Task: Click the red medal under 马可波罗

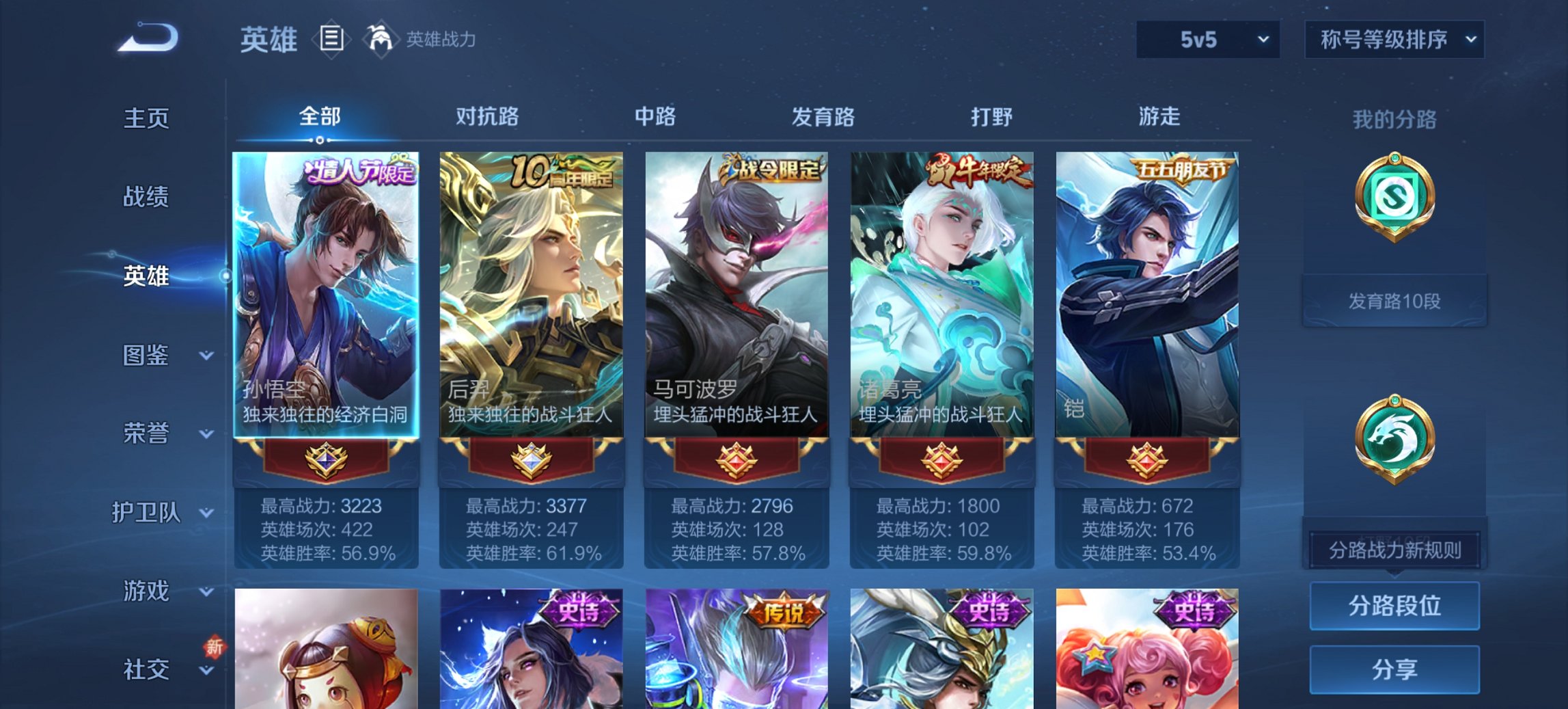Action: point(738,462)
